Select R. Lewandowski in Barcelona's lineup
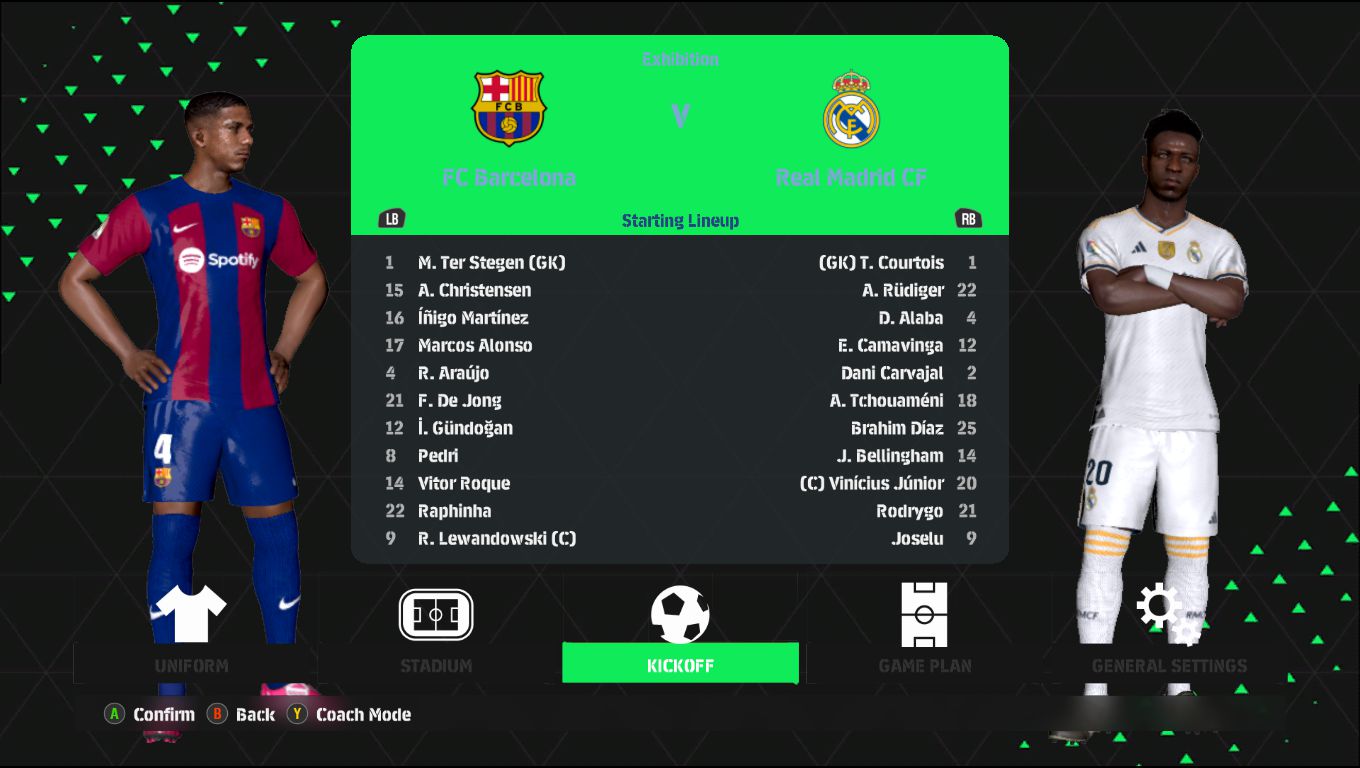The width and height of the screenshot is (1360, 768). [x=496, y=538]
